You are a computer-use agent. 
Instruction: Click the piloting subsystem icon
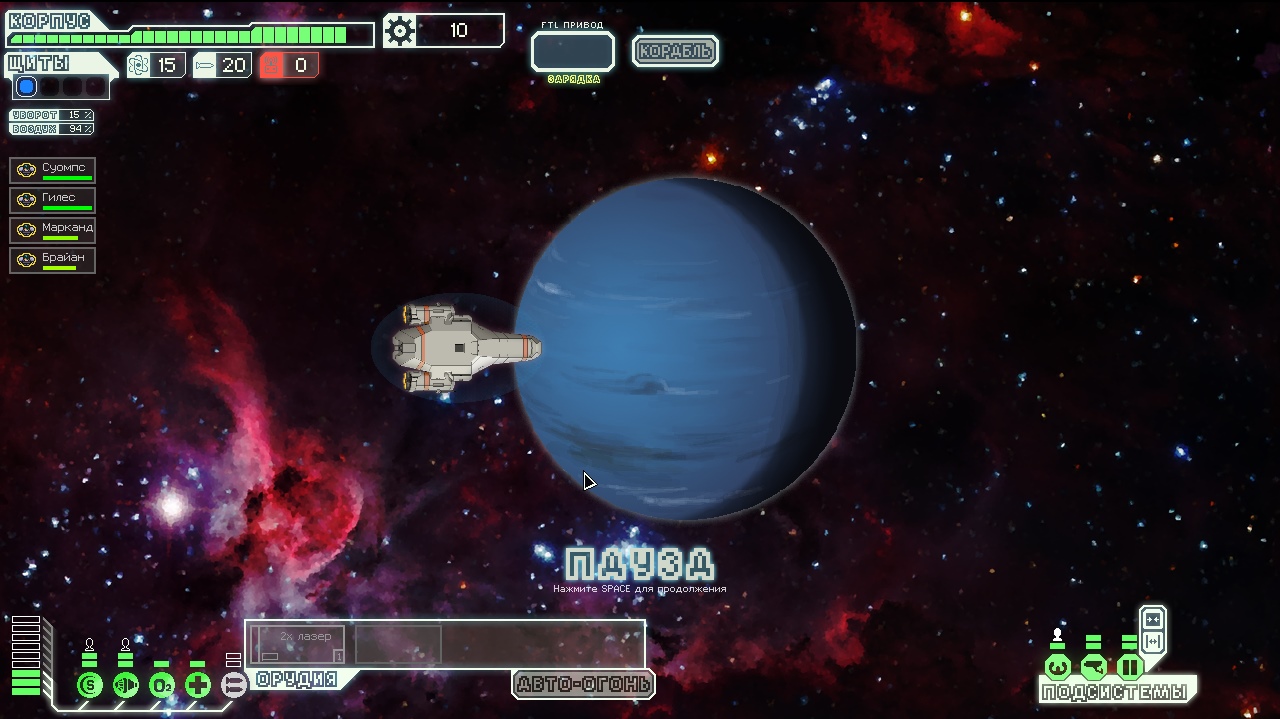(1057, 667)
